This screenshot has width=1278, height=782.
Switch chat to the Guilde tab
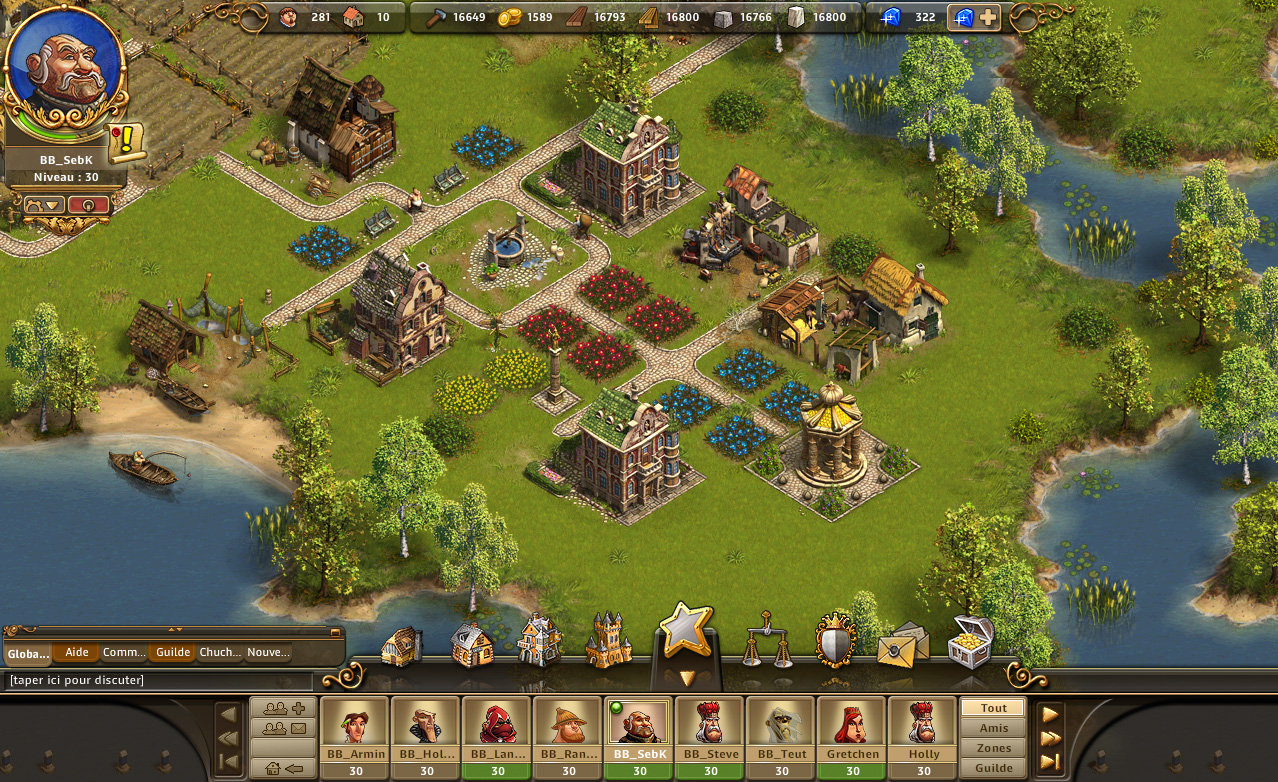pyautogui.click(x=173, y=653)
